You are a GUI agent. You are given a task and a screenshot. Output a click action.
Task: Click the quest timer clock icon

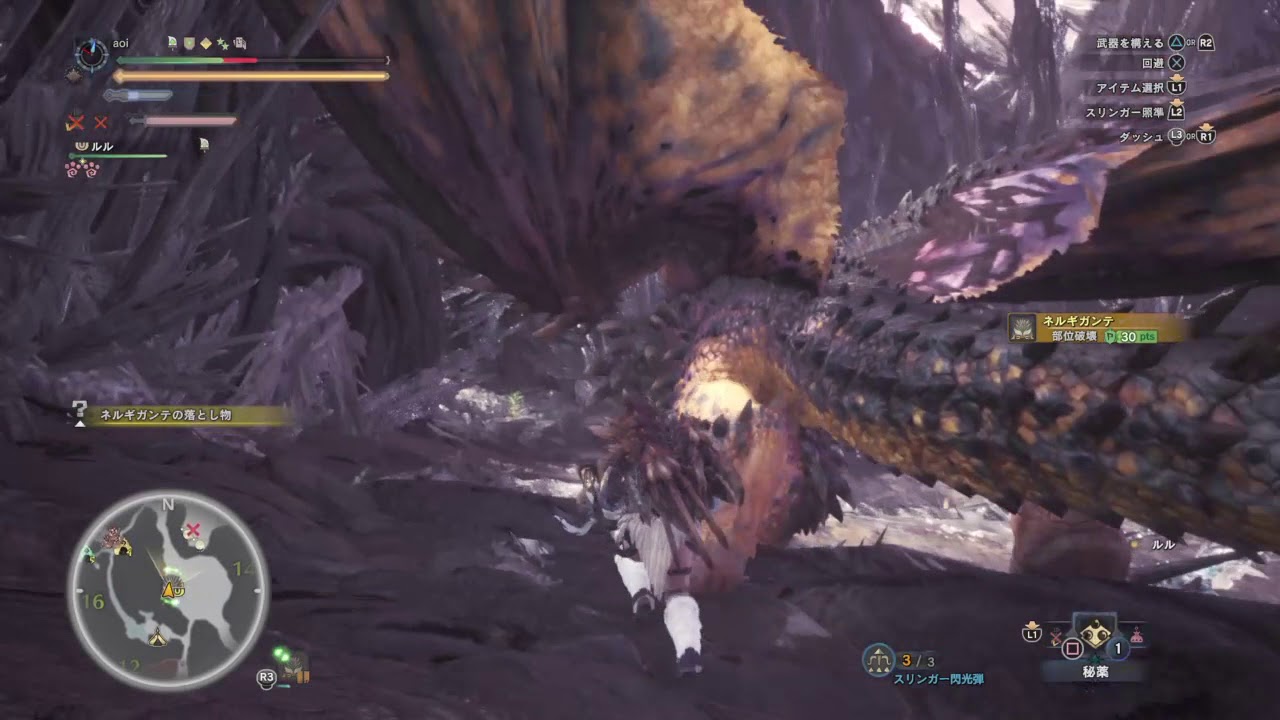(x=92, y=54)
